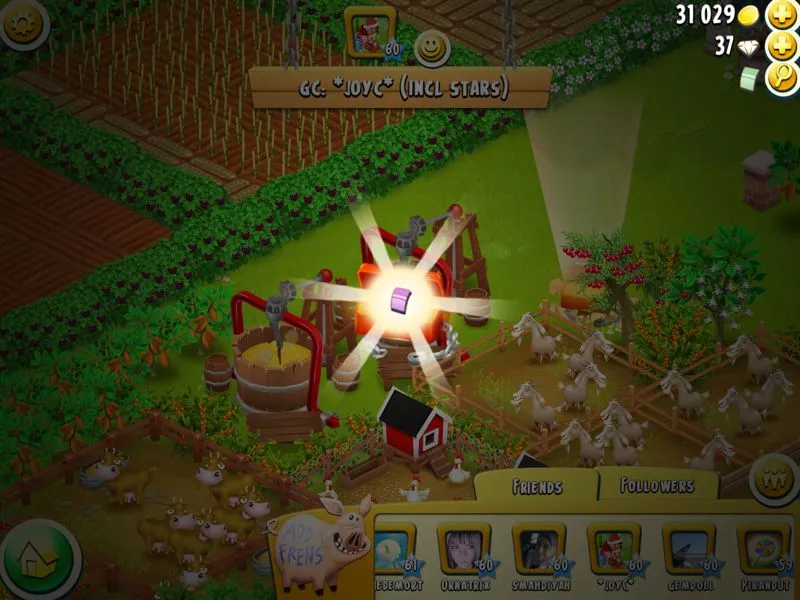Tap the magnifying glass button
800x600 pixels.
781,79
